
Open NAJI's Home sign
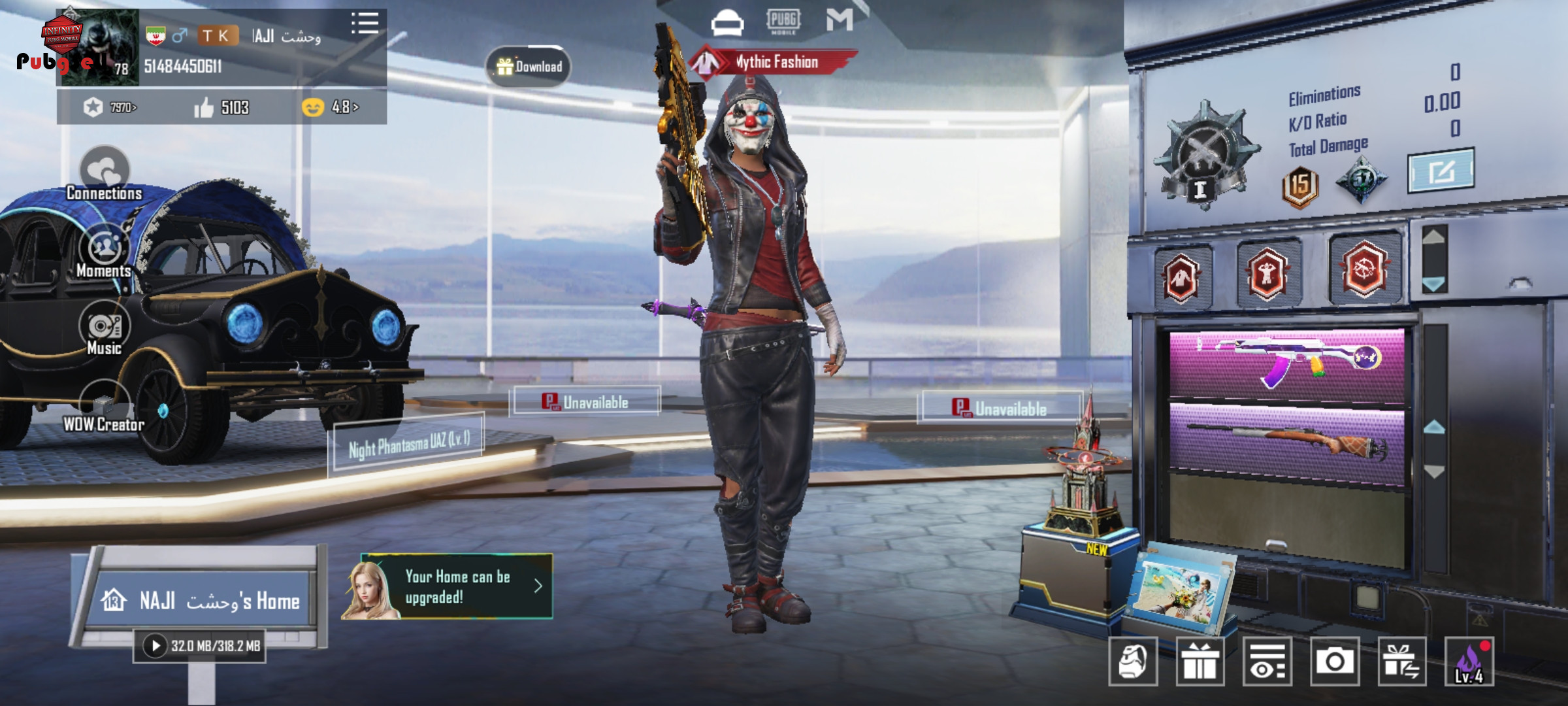(x=201, y=600)
